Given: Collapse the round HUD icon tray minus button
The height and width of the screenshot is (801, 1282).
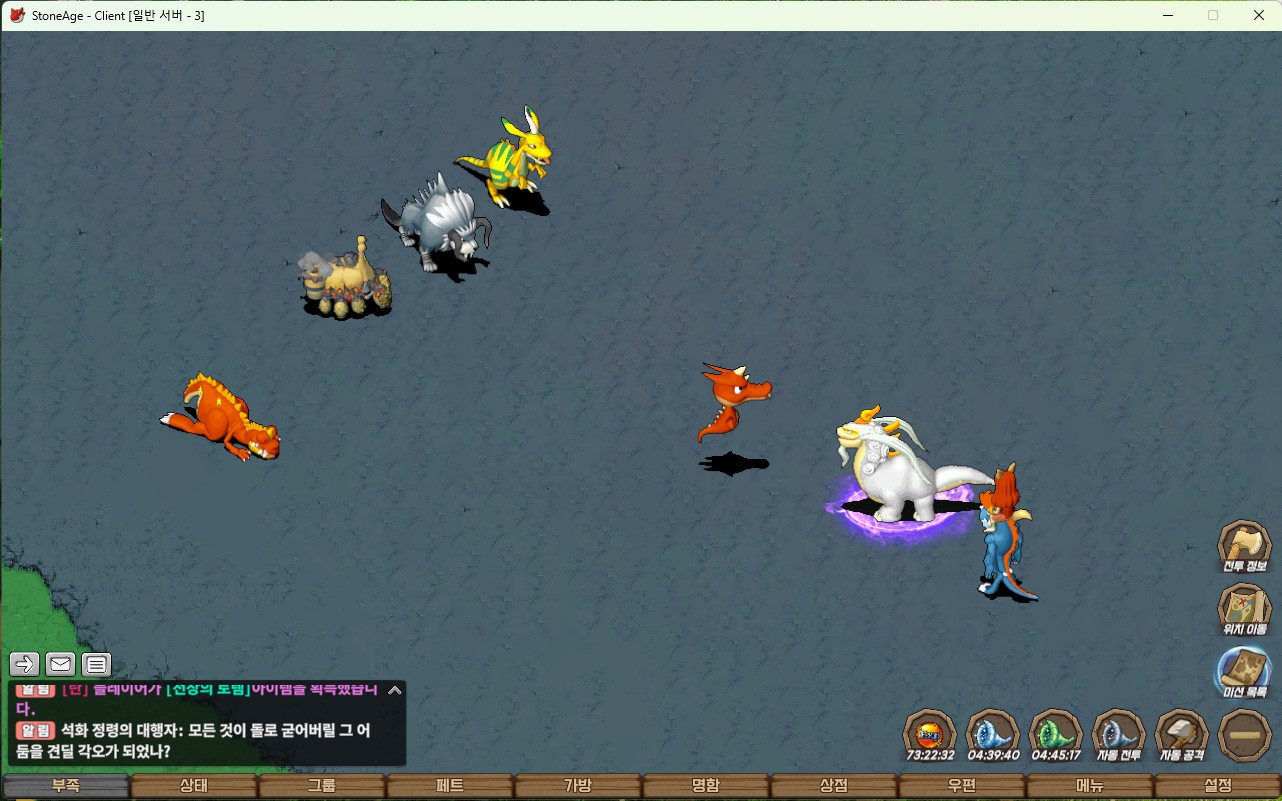Looking at the screenshot, I should 1245,735.
